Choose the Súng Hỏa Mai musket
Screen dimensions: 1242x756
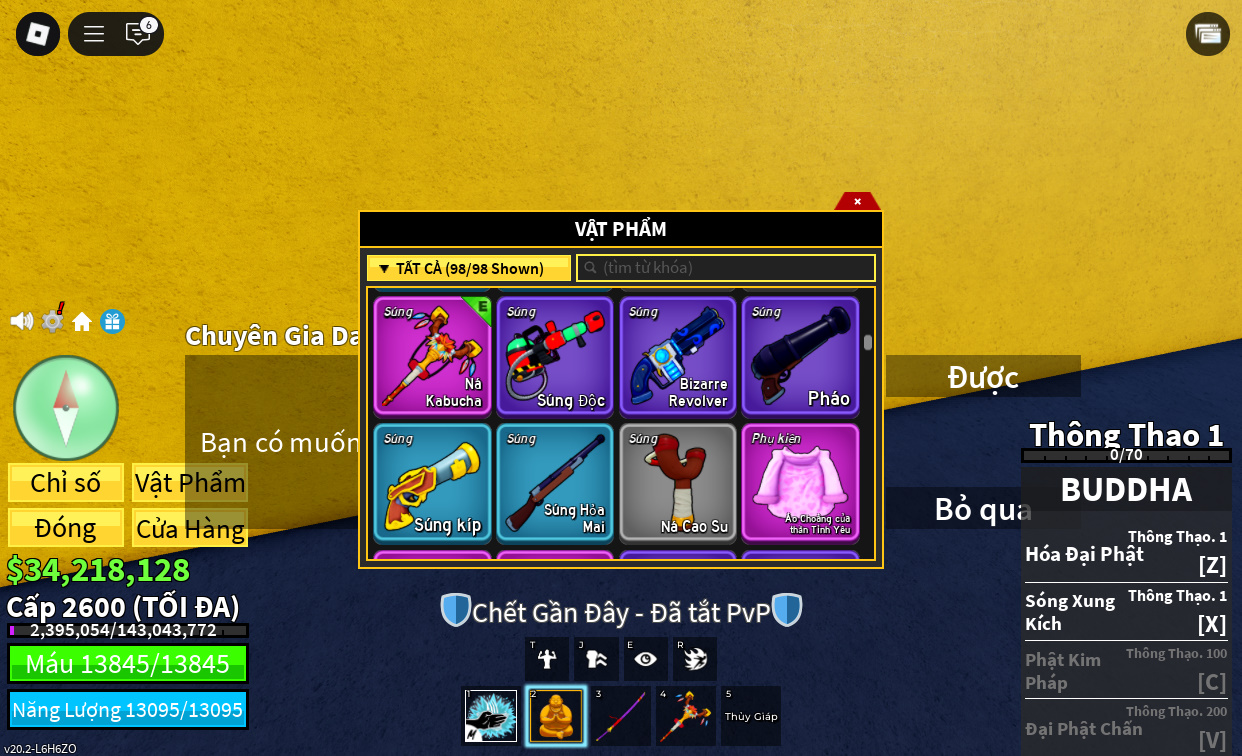tap(555, 482)
